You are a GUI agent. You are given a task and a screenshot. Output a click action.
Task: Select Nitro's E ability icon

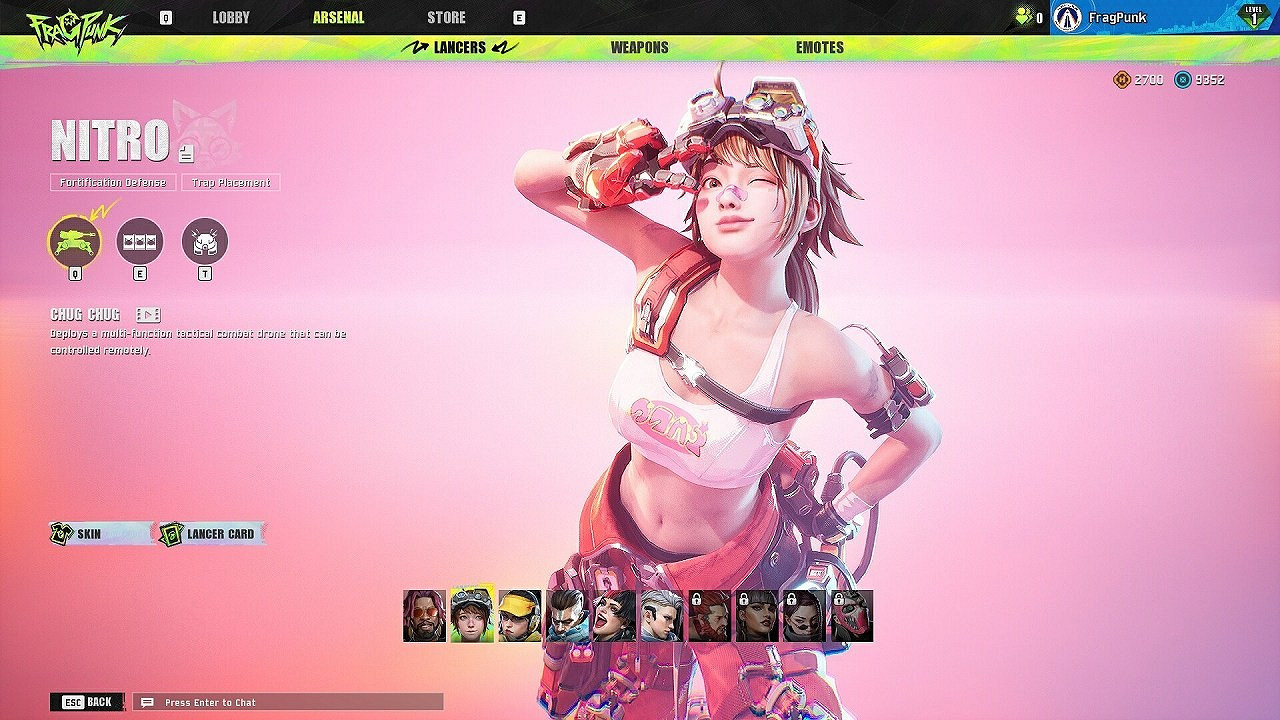[x=141, y=243]
